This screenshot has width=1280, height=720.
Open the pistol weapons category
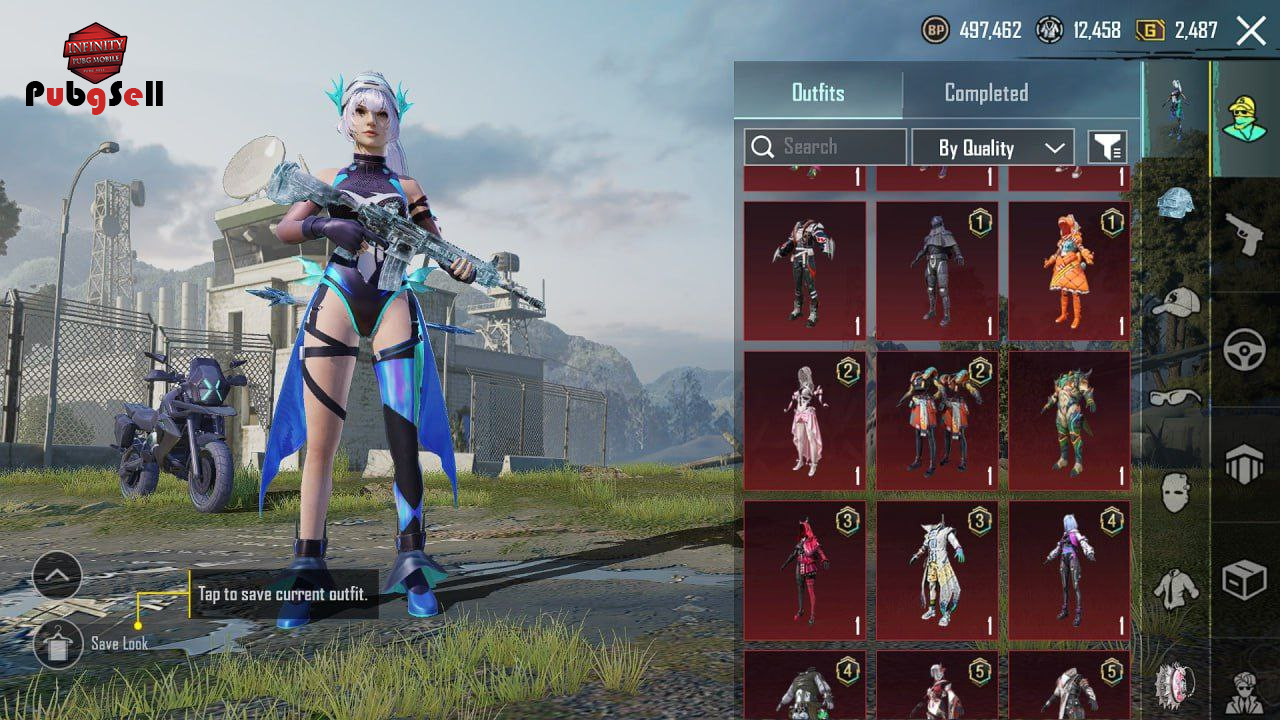[1245, 235]
